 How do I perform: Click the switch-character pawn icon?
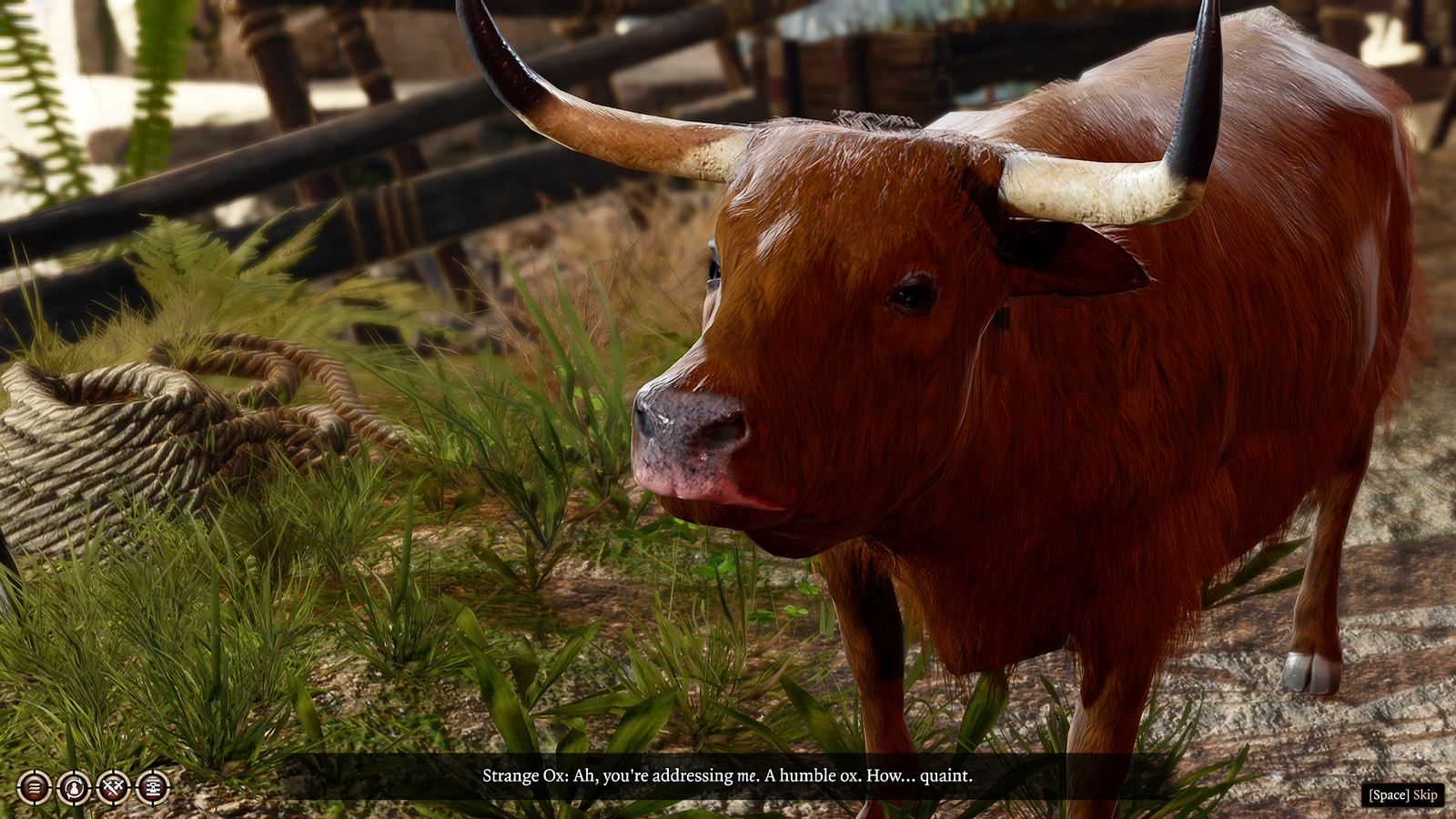tap(74, 787)
